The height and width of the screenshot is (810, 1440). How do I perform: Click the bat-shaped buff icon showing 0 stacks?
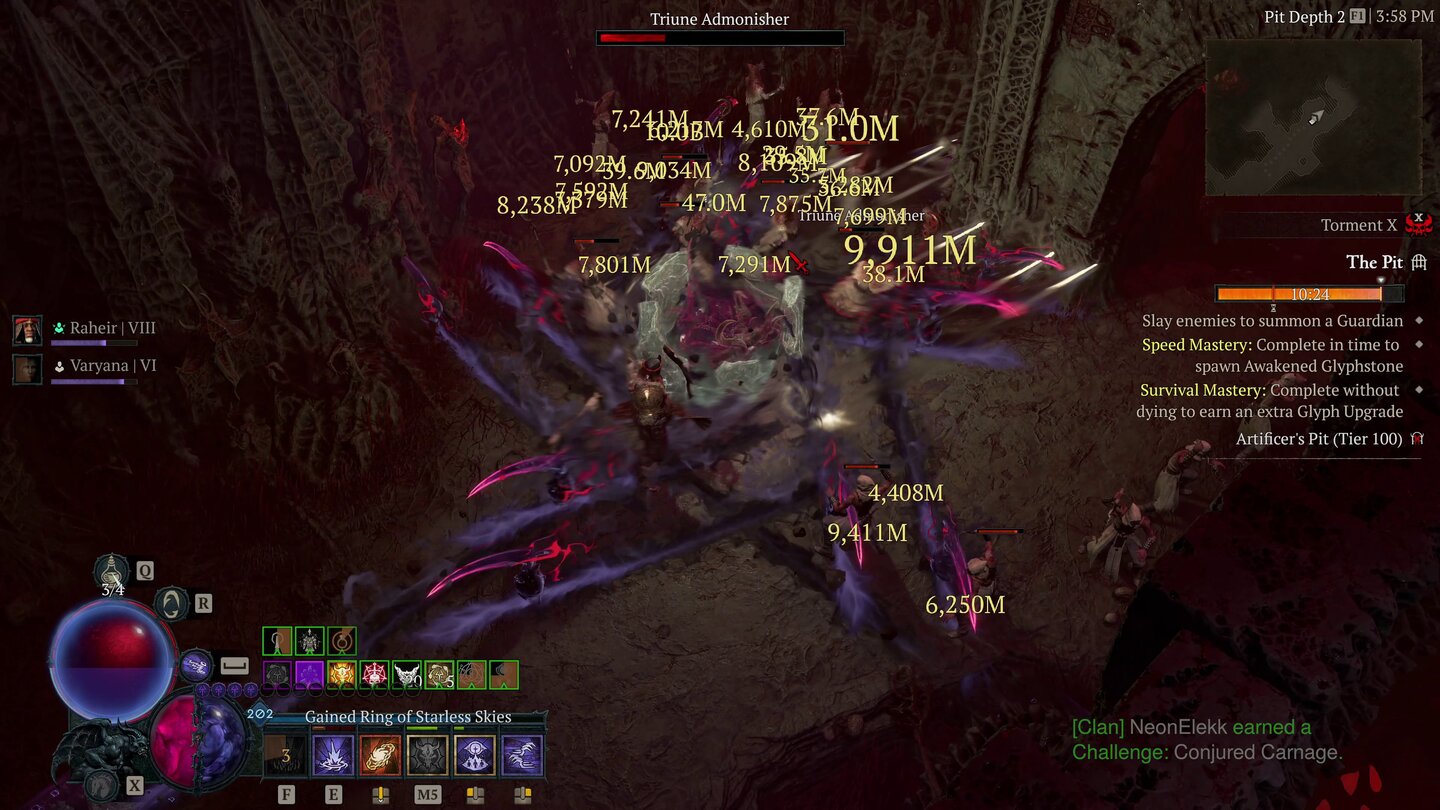coord(408,673)
